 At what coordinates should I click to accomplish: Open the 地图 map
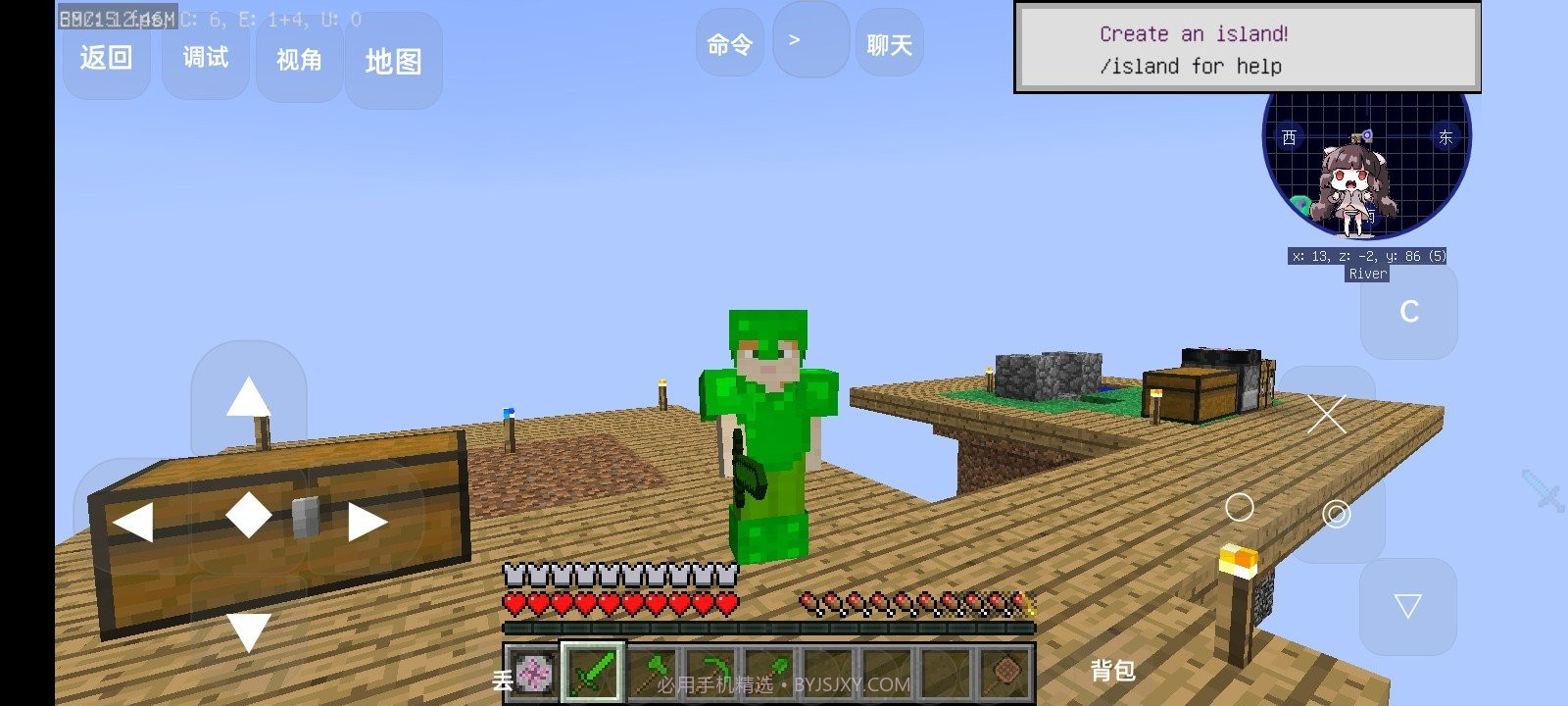click(x=393, y=62)
